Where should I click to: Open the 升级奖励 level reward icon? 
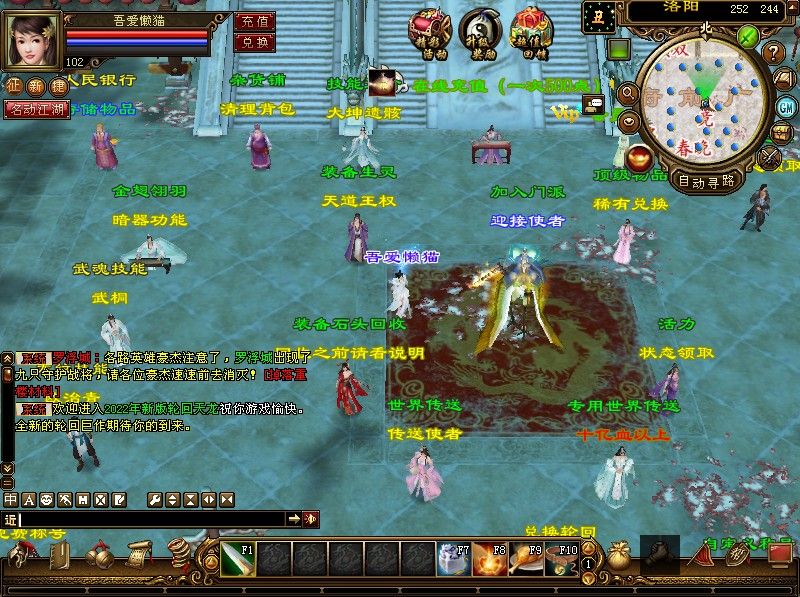(484, 29)
